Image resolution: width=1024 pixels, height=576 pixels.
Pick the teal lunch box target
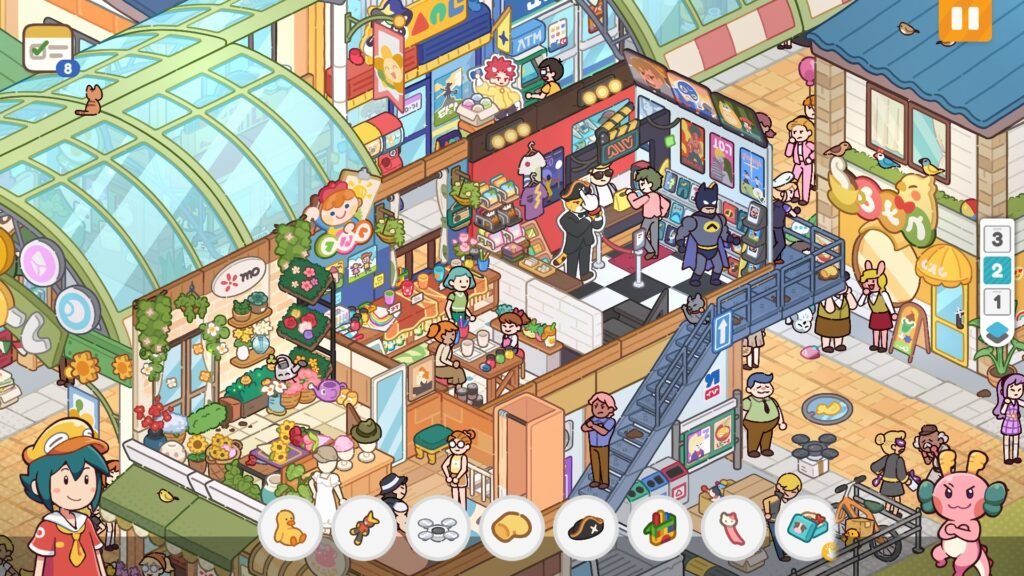pos(806,527)
